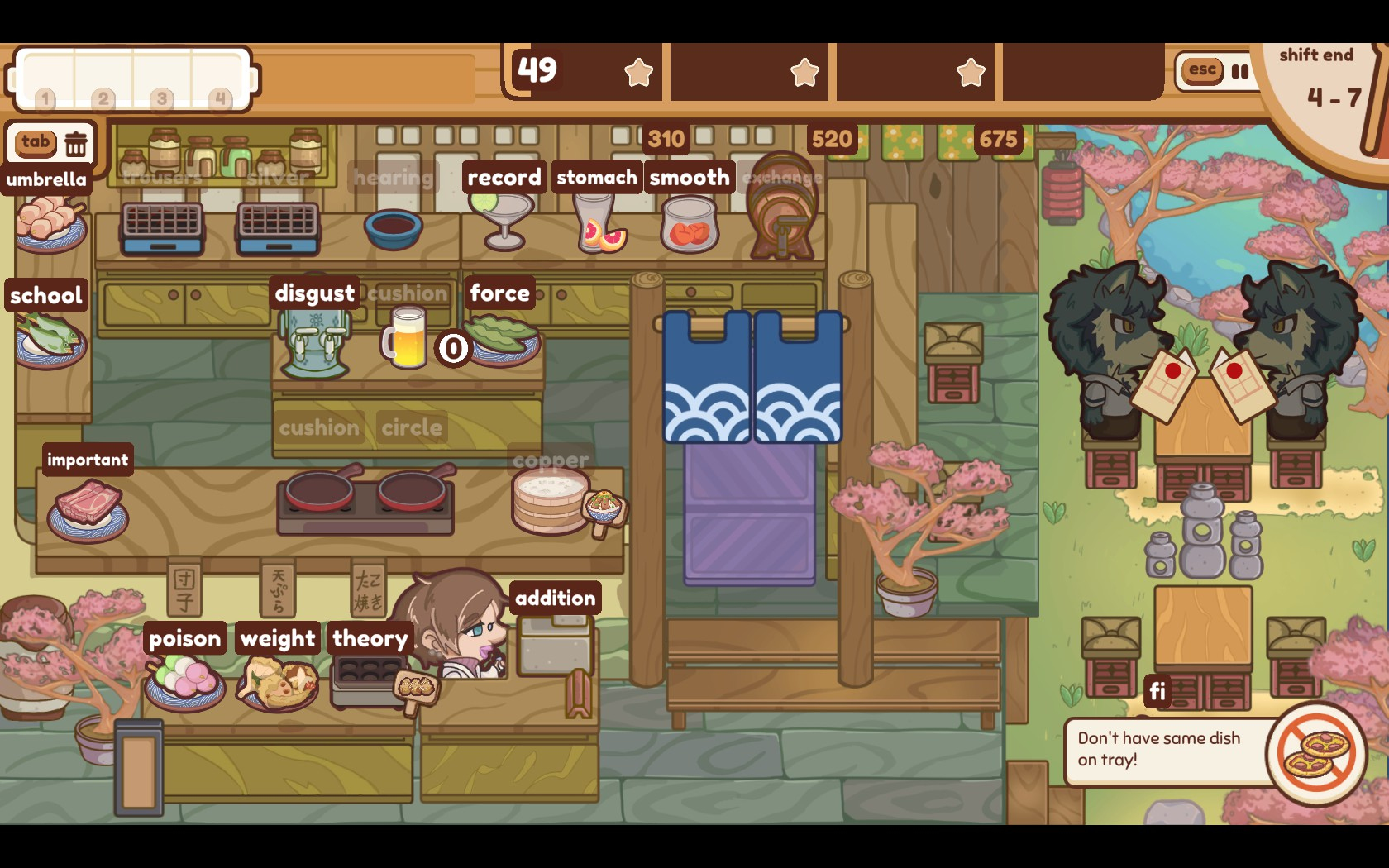Viewport: 1389px width, 868px height.
Task: Select the jar labeled "smooth"
Action: (689, 225)
